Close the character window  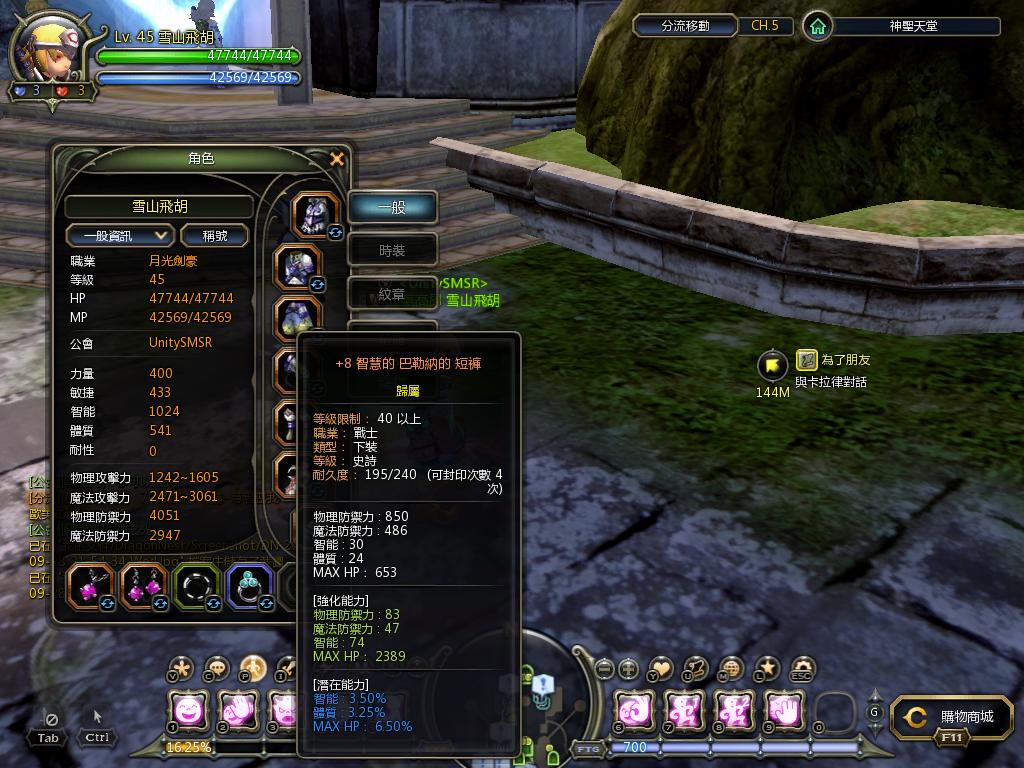click(x=337, y=159)
